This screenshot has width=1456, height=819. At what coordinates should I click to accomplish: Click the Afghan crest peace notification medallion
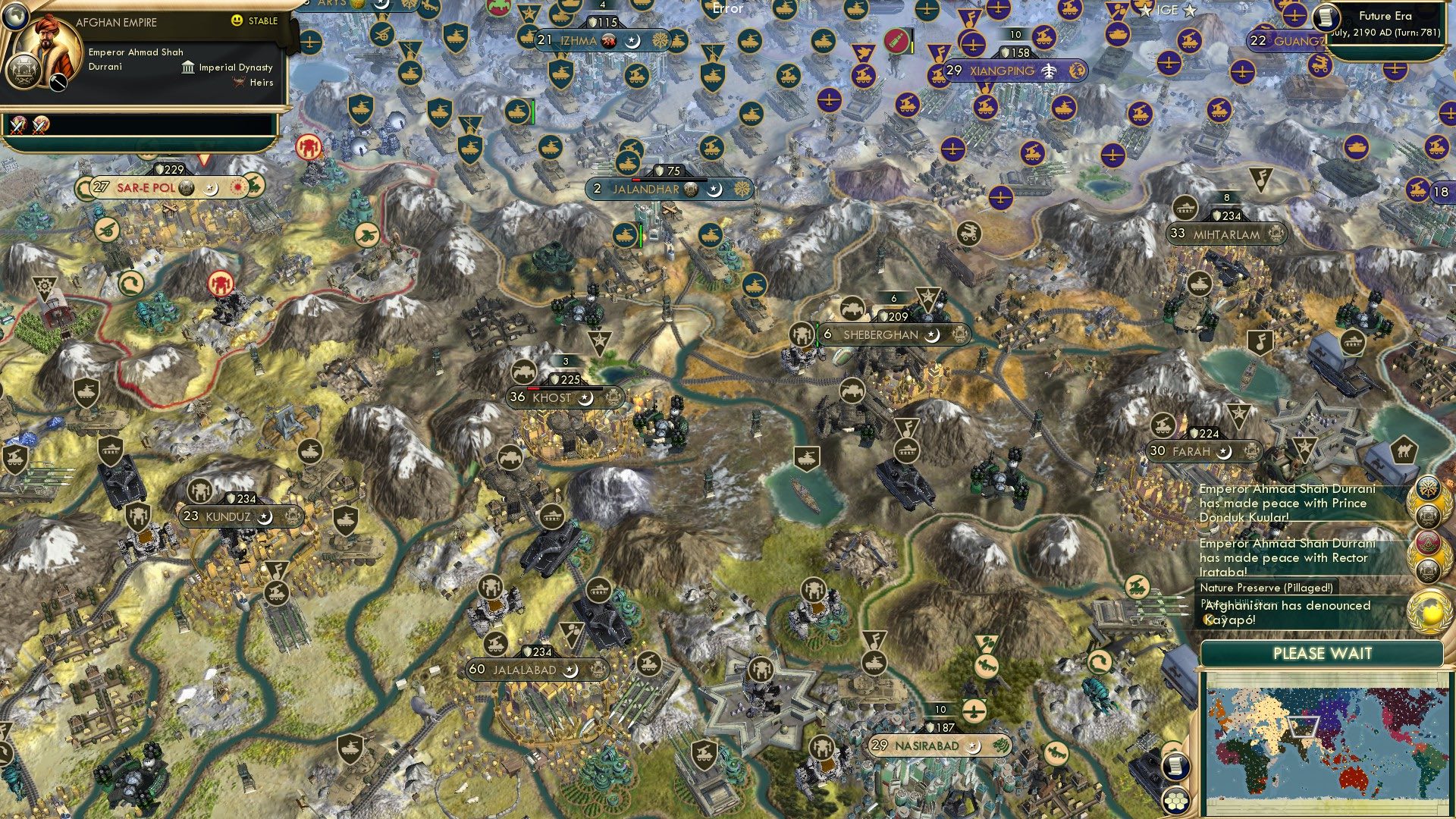click(x=1429, y=516)
